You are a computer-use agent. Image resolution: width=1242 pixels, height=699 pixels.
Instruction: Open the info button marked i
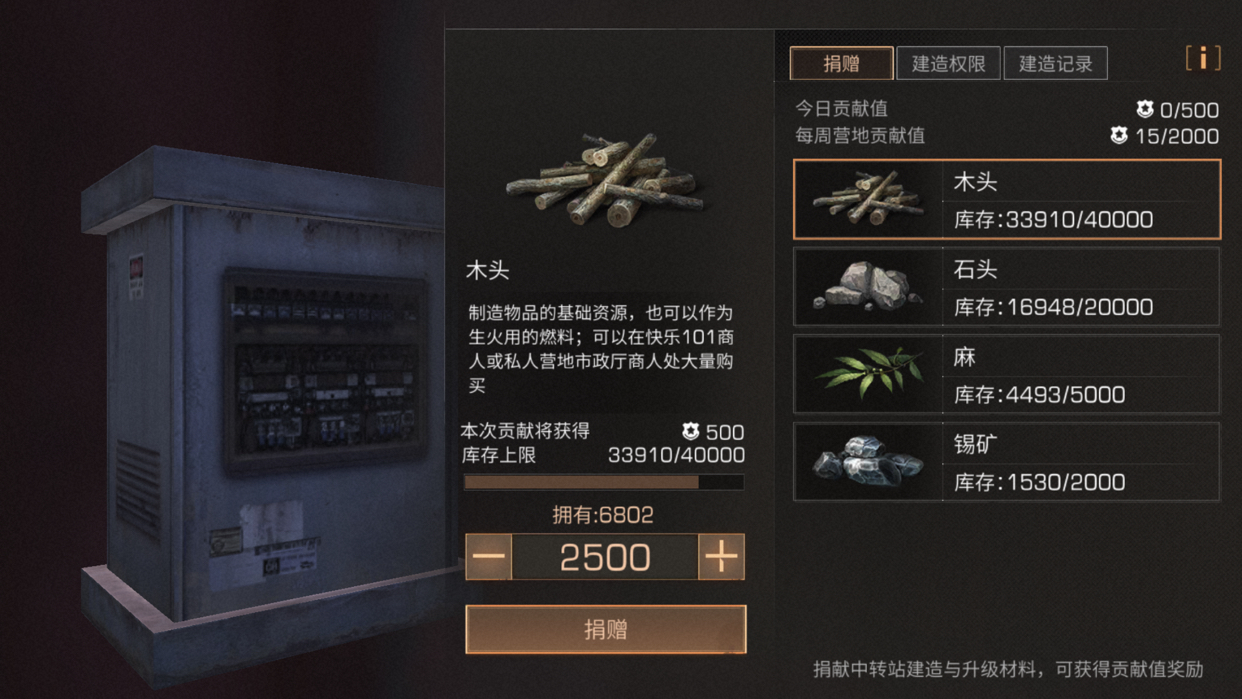coord(1203,59)
